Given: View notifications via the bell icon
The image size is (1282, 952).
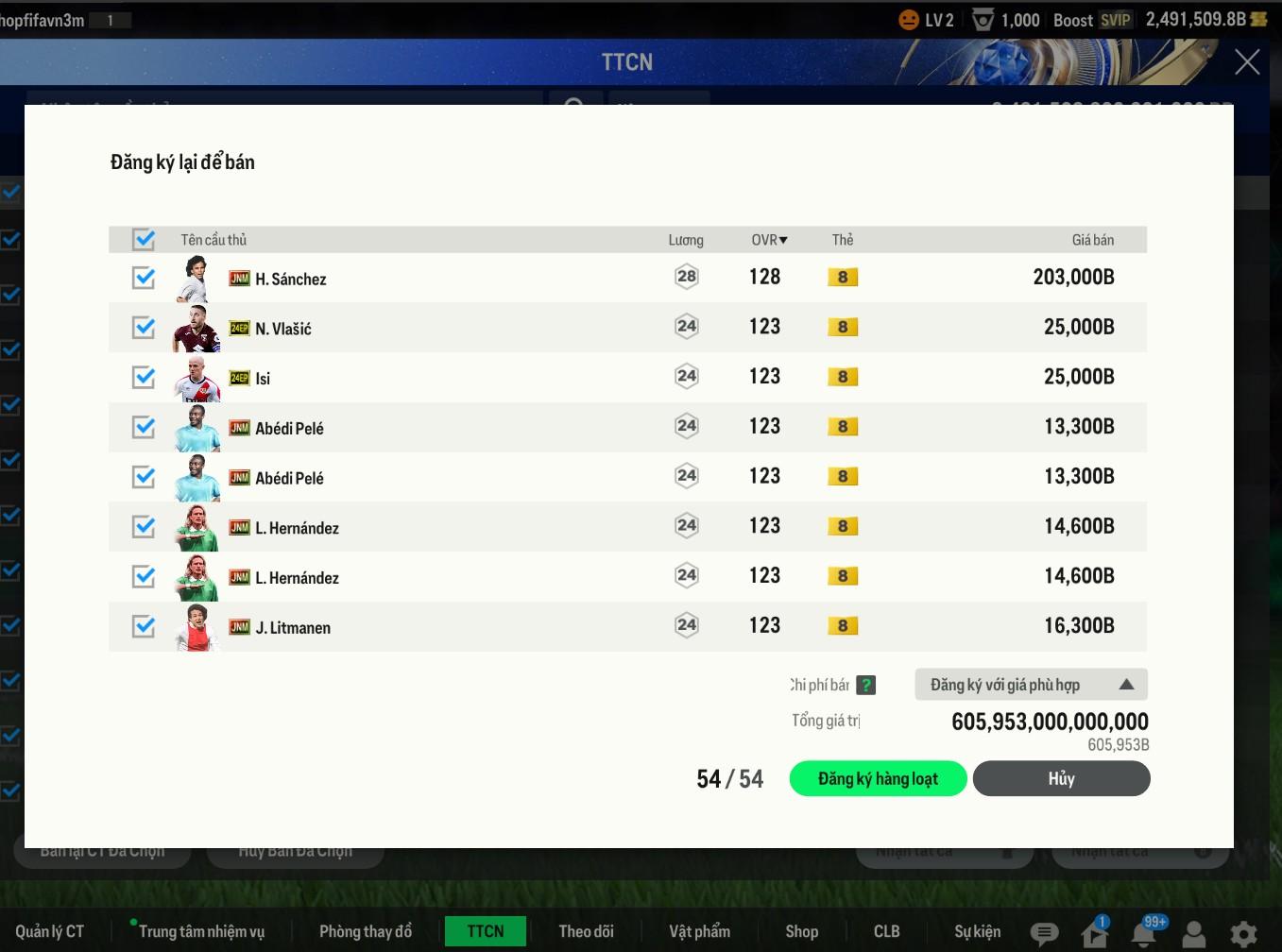Looking at the screenshot, I should click(x=1144, y=934).
